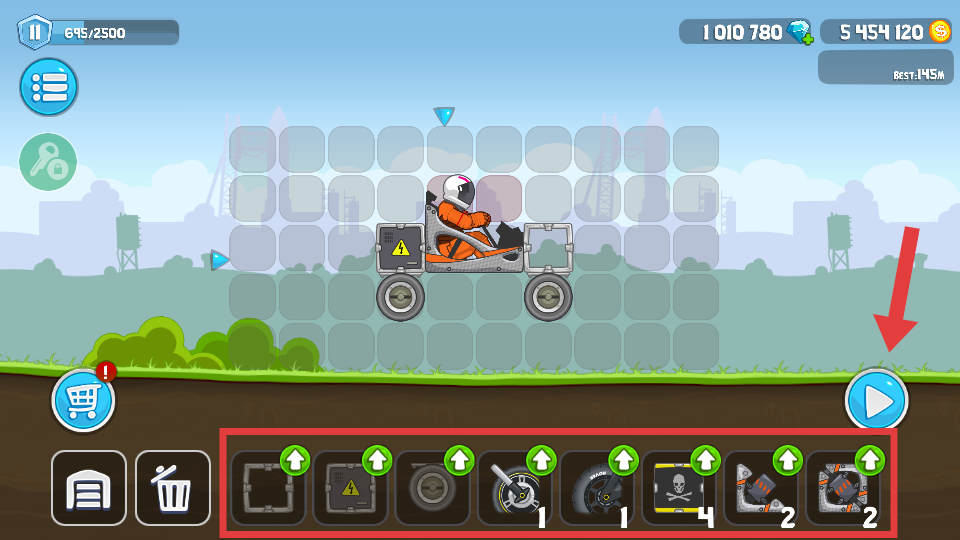Open the garage button
The width and height of the screenshot is (960, 540).
click(89, 488)
